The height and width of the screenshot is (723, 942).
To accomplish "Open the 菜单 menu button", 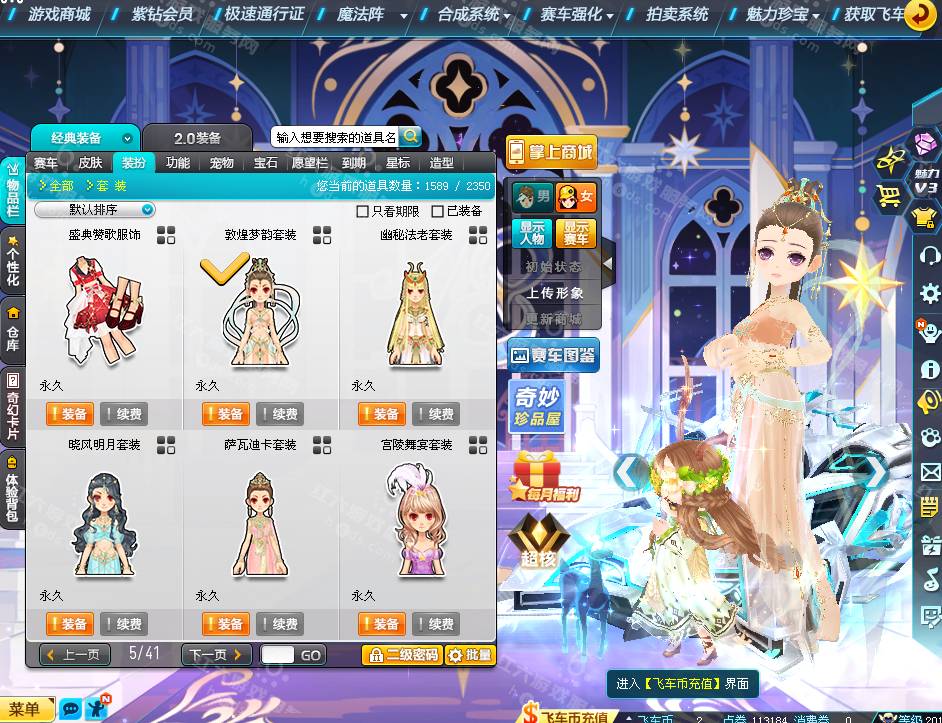I will 25,710.
